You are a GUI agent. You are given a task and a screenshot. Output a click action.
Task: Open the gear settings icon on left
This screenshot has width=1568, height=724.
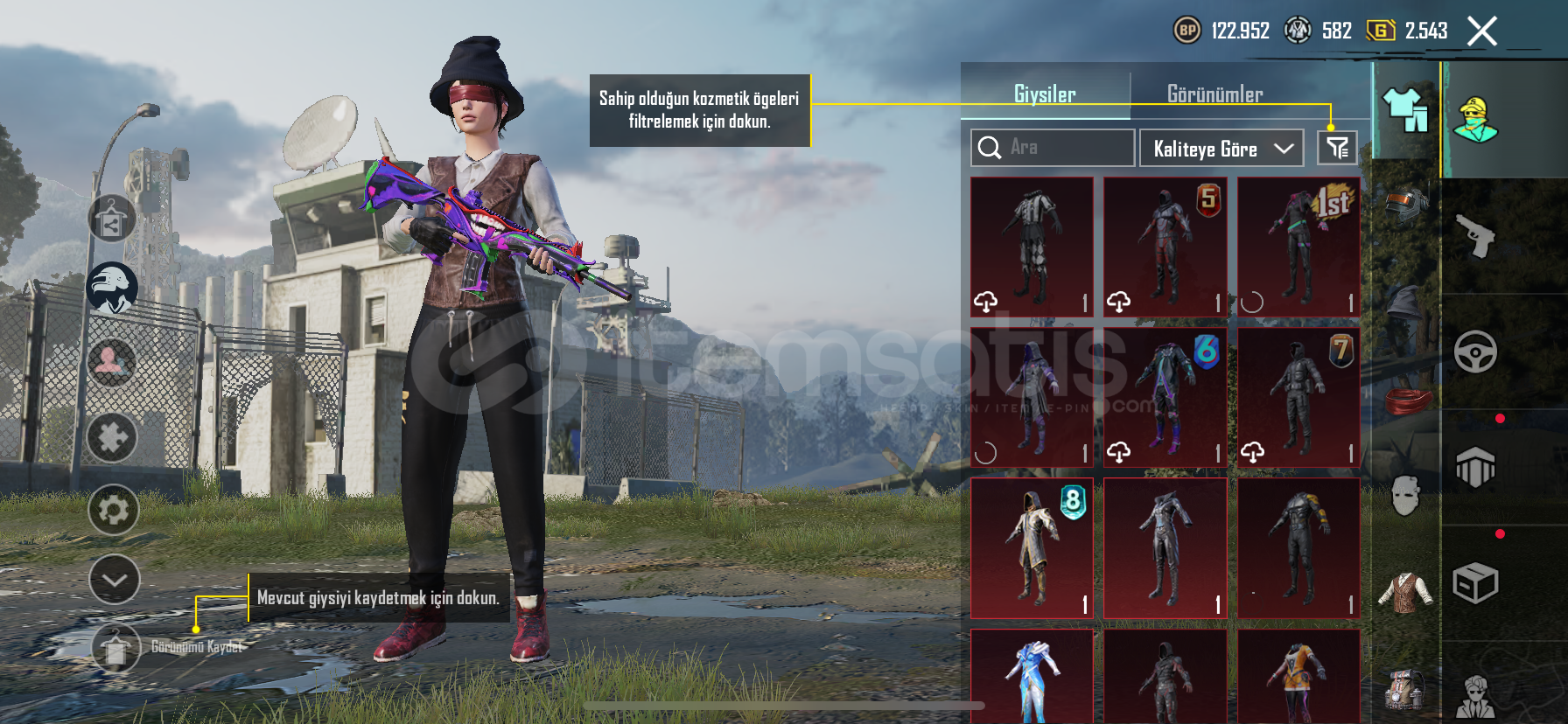[x=114, y=510]
